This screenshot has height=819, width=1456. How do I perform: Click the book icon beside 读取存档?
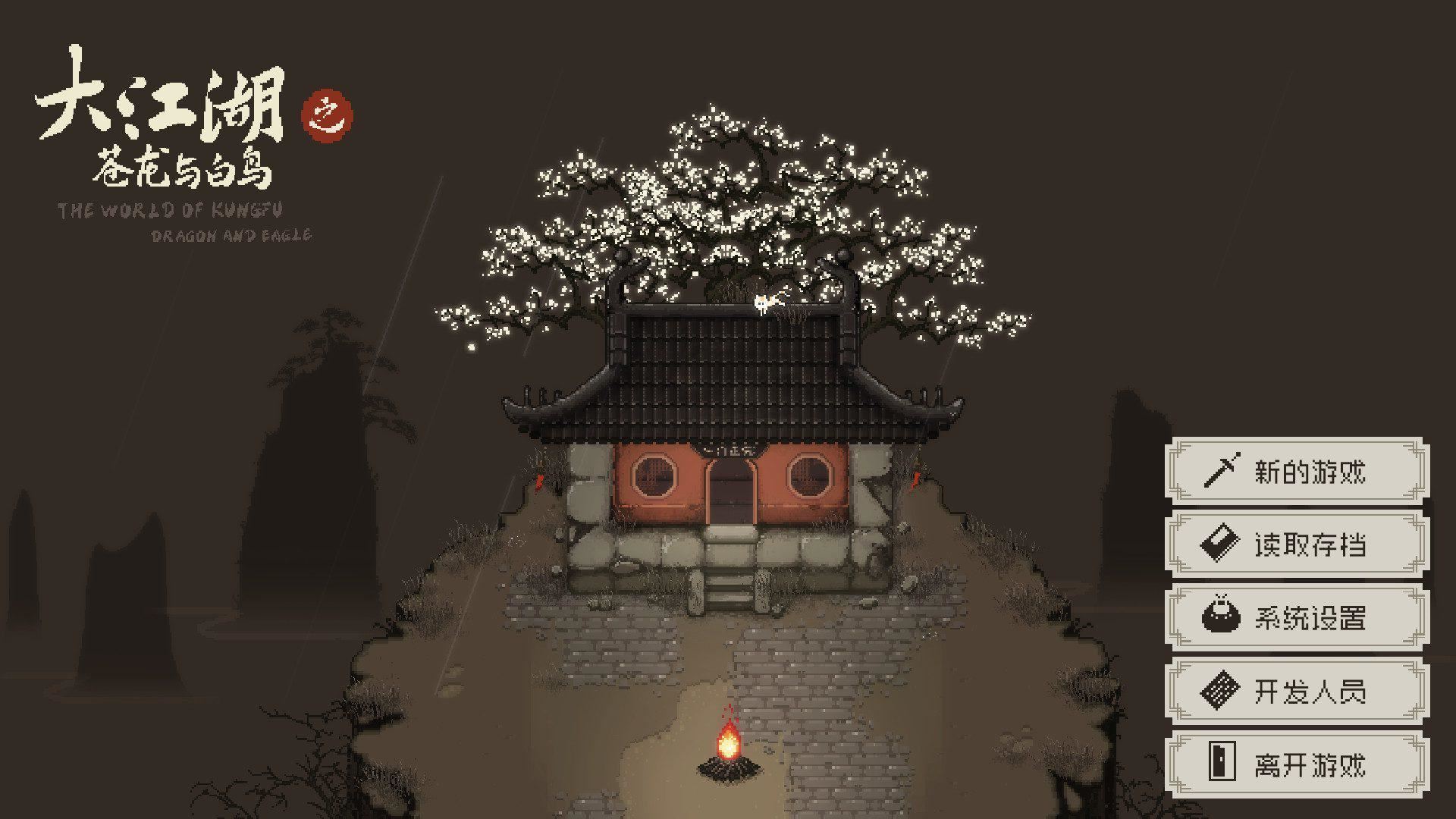1220,543
